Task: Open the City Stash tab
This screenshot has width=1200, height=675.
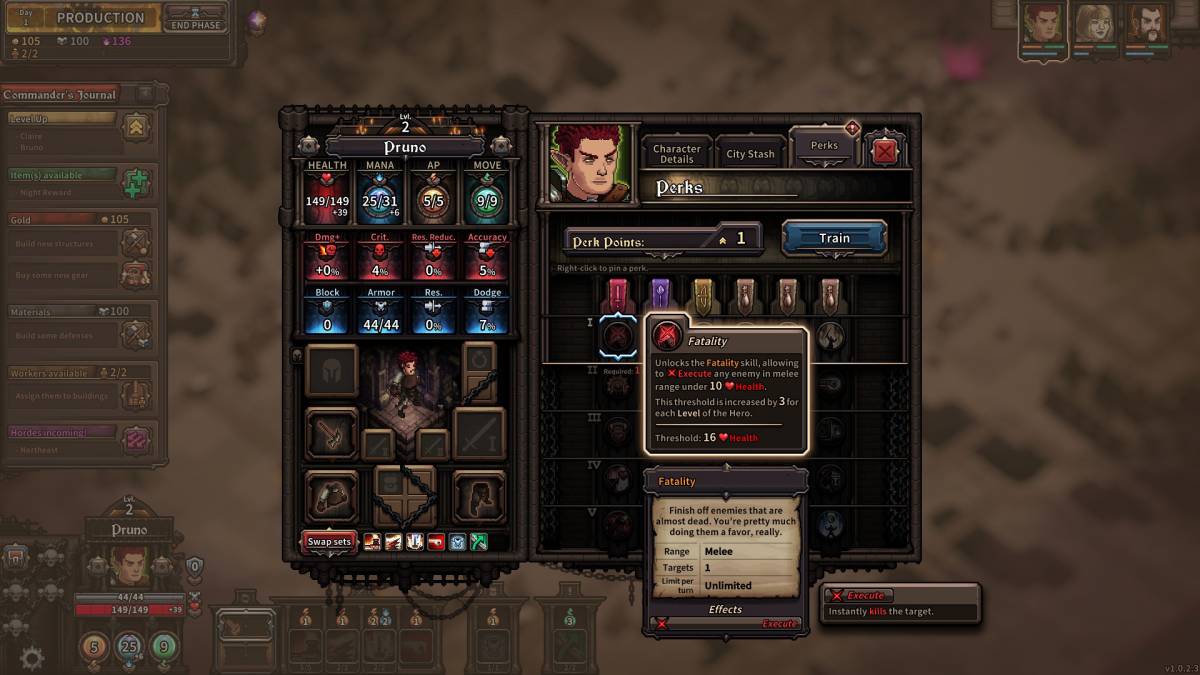Action: (x=750, y=154)
